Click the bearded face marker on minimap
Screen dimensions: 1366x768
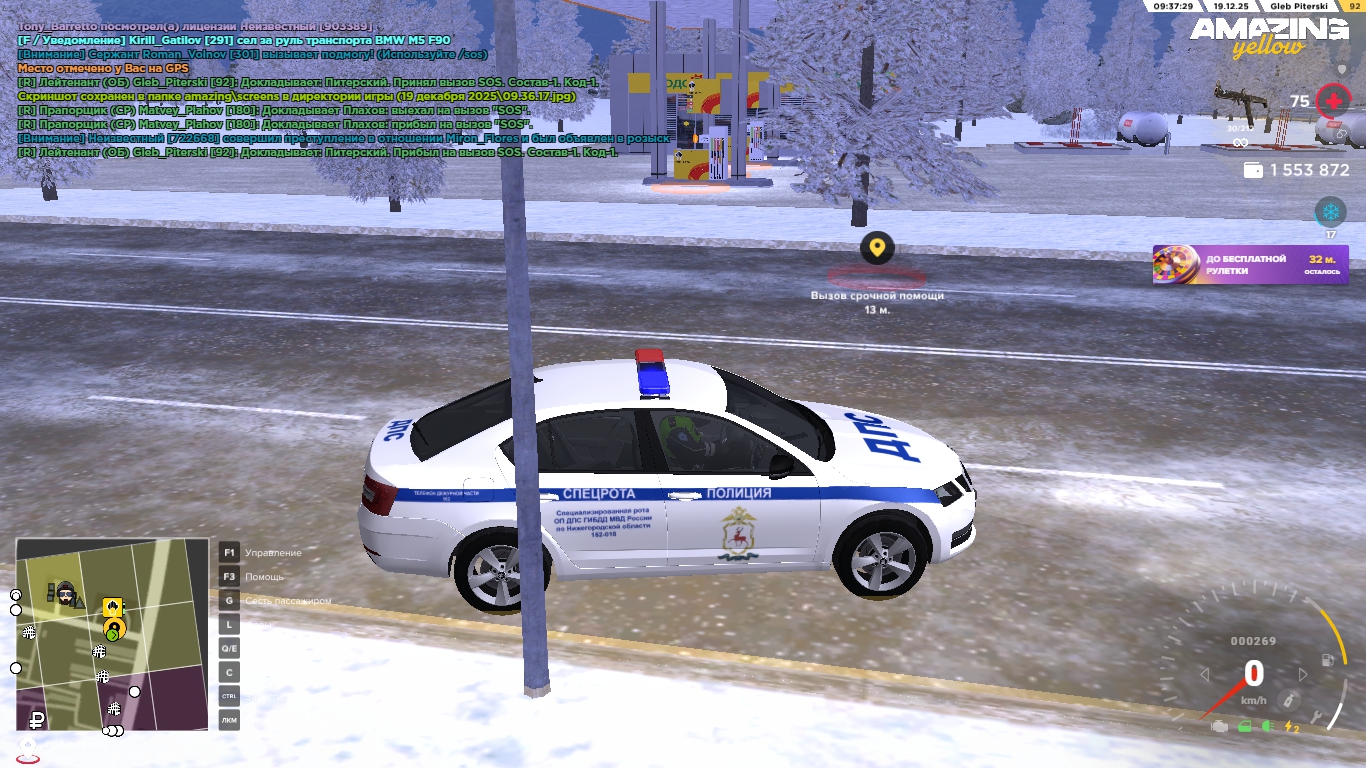pos(66,595)
